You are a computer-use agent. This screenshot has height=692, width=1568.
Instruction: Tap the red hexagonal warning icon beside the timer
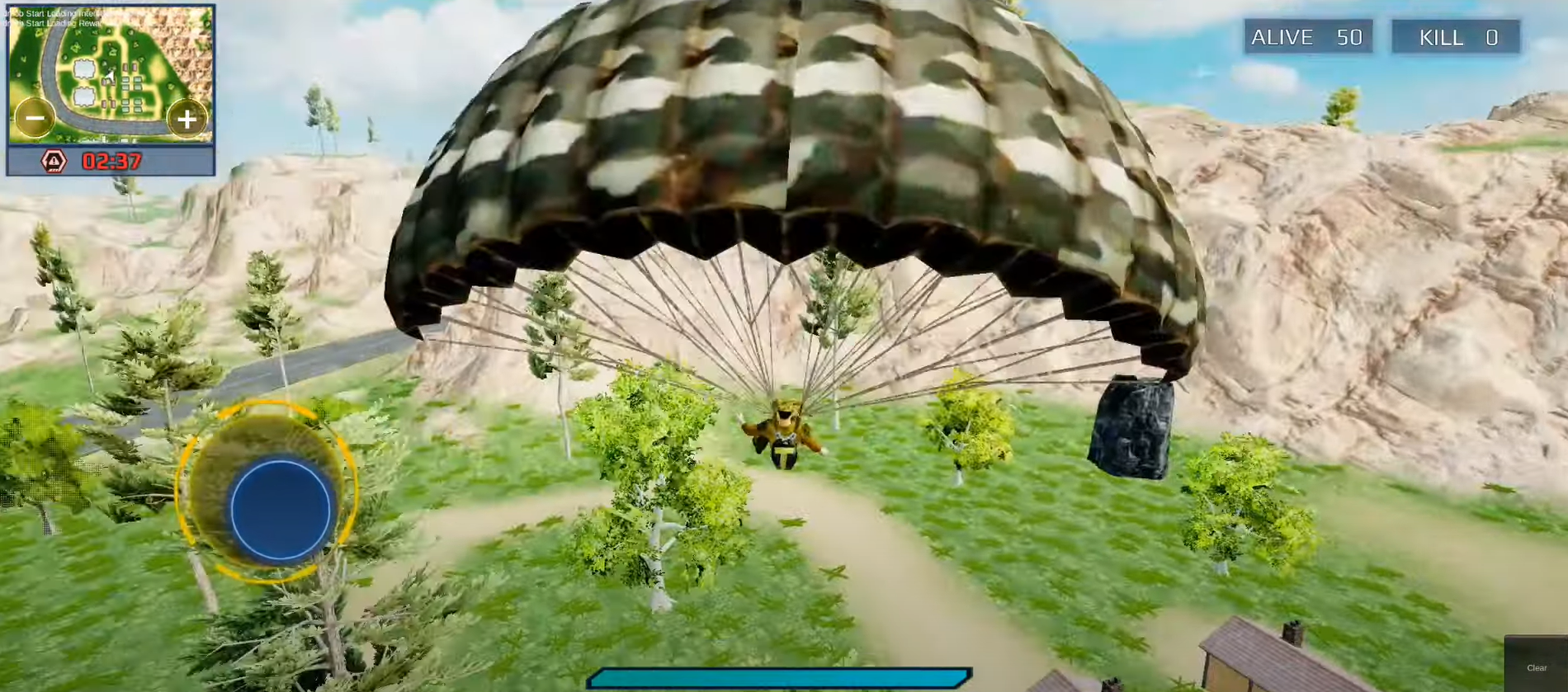tap(54, 160)
